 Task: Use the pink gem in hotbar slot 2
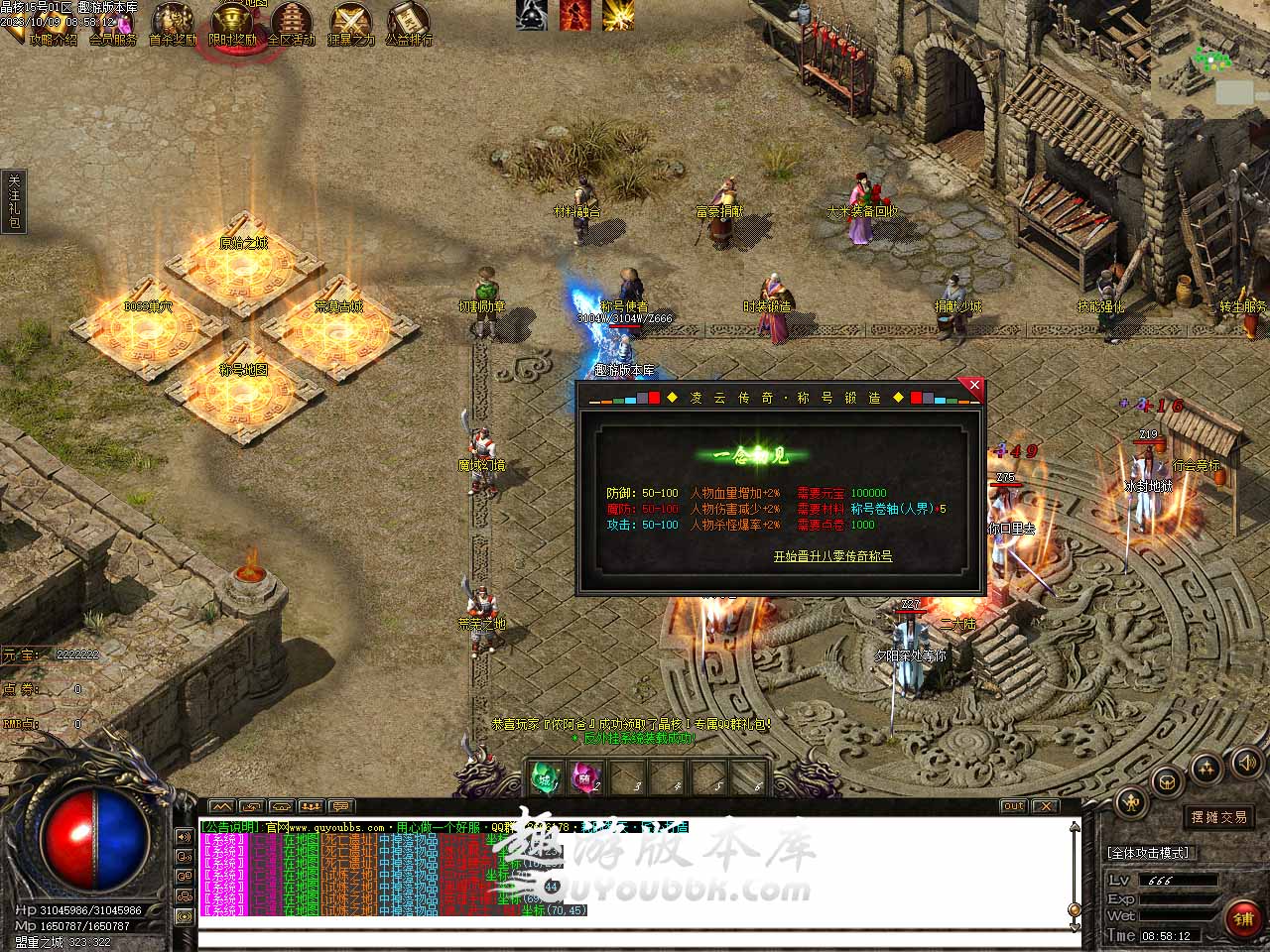pos(585,777)
